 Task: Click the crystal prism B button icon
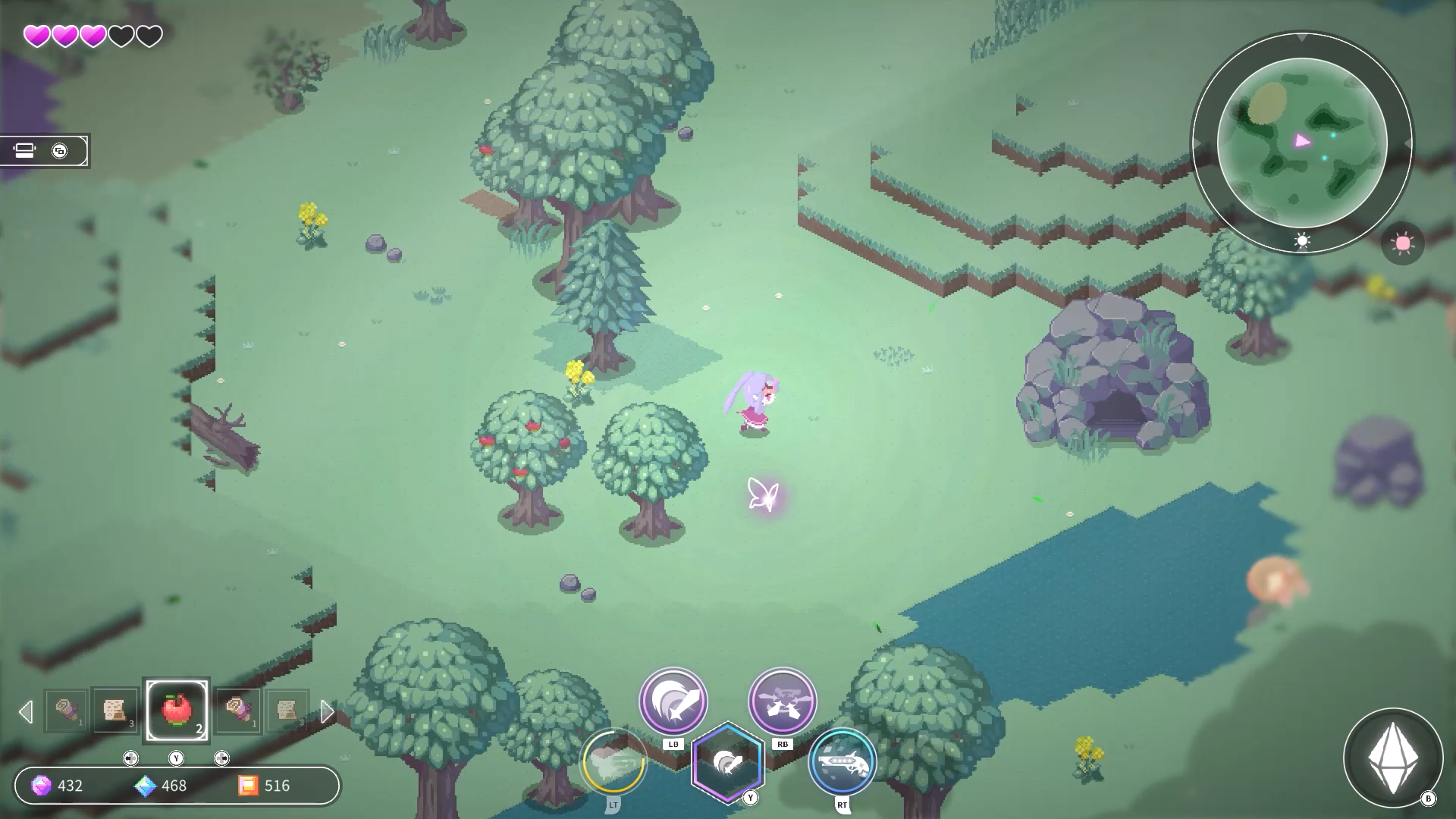click(1395, 756)
